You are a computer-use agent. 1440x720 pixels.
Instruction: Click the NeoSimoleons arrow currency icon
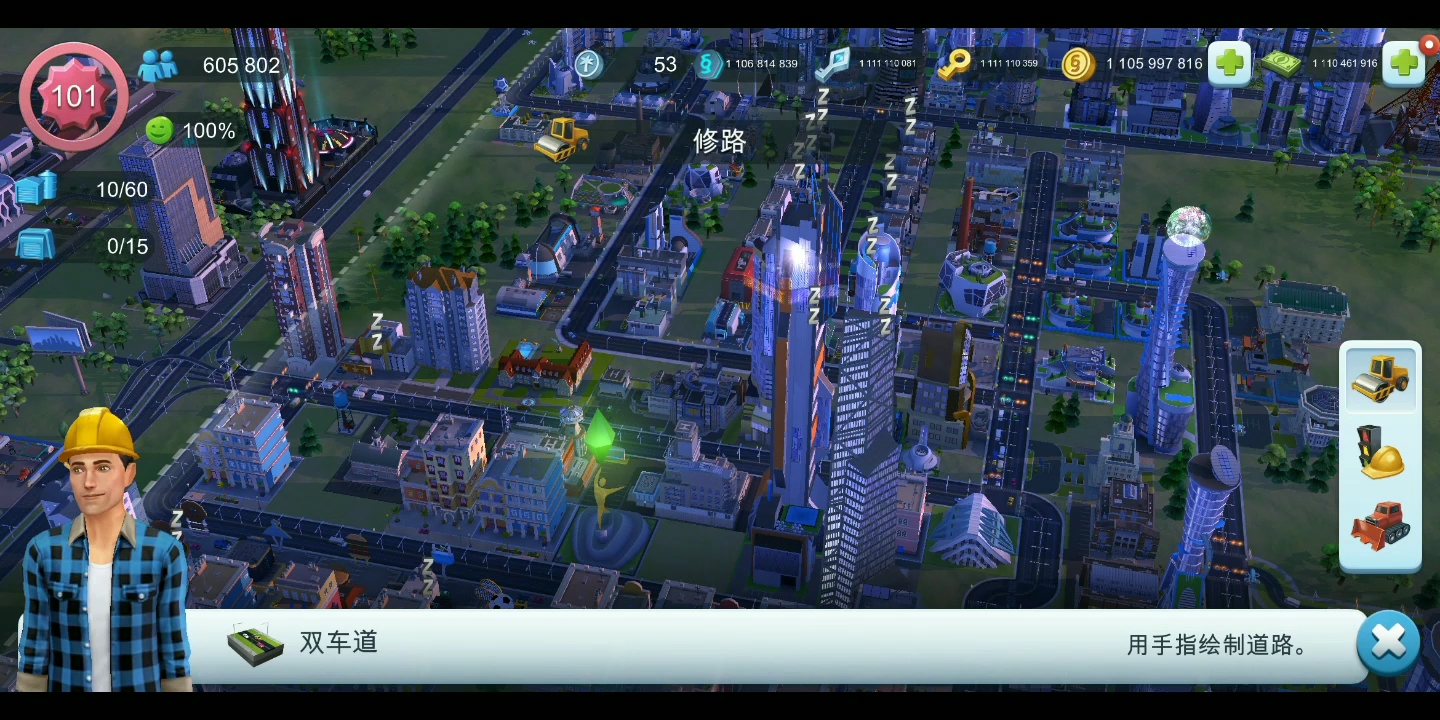point(831,64)
